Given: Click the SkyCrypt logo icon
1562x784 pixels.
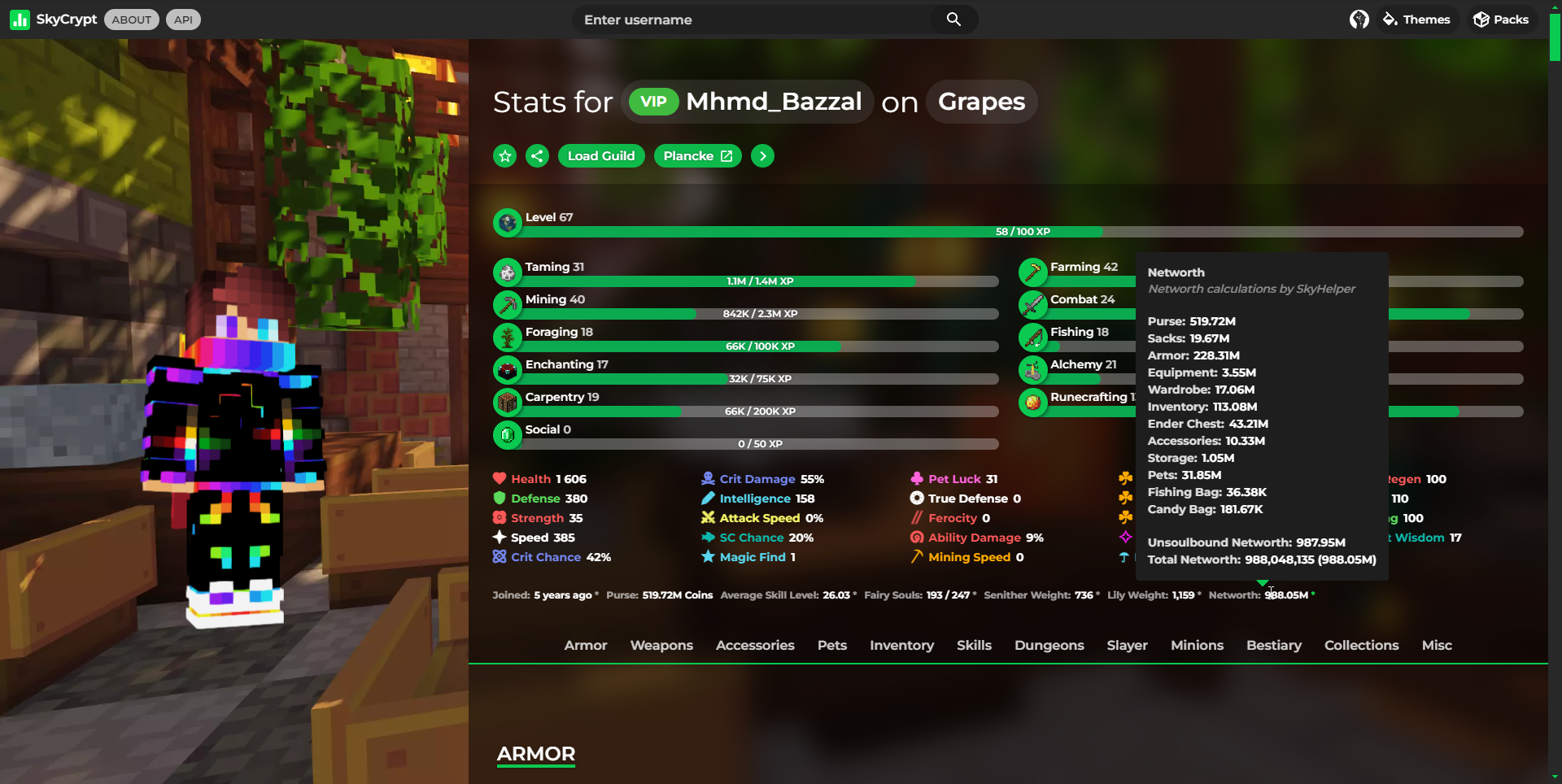Looking at the screenshot, I should point(19,19).
